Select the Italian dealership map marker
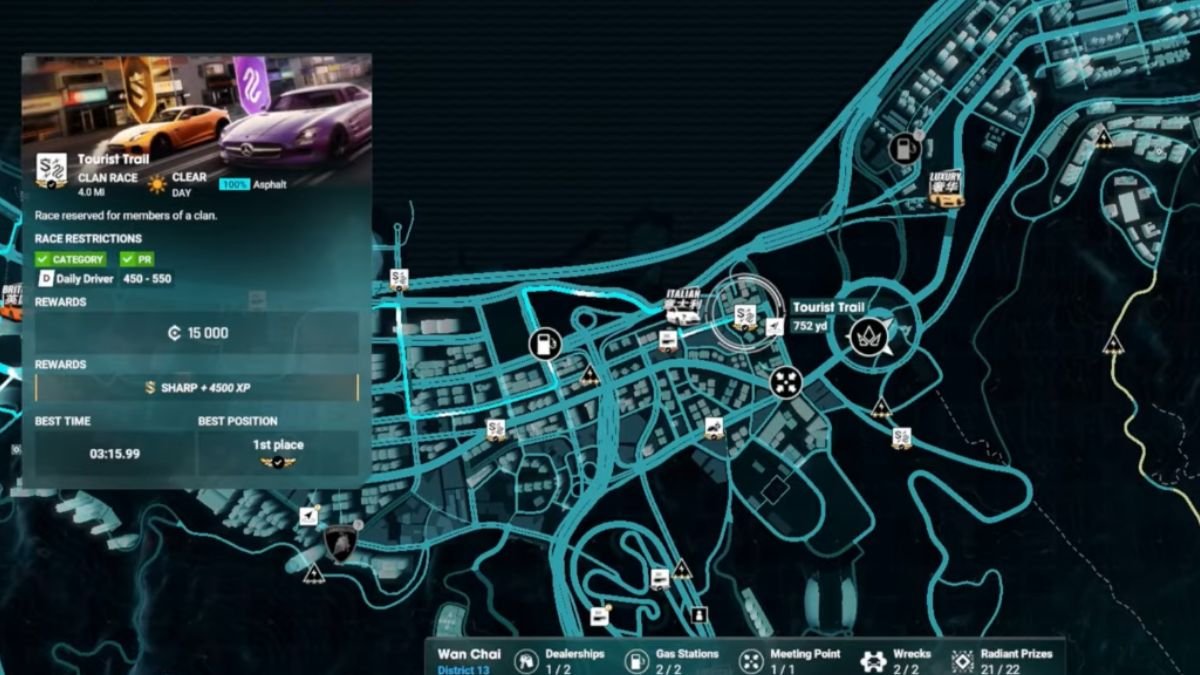This screenshot has height=675, width=1200. pos(683,308)
